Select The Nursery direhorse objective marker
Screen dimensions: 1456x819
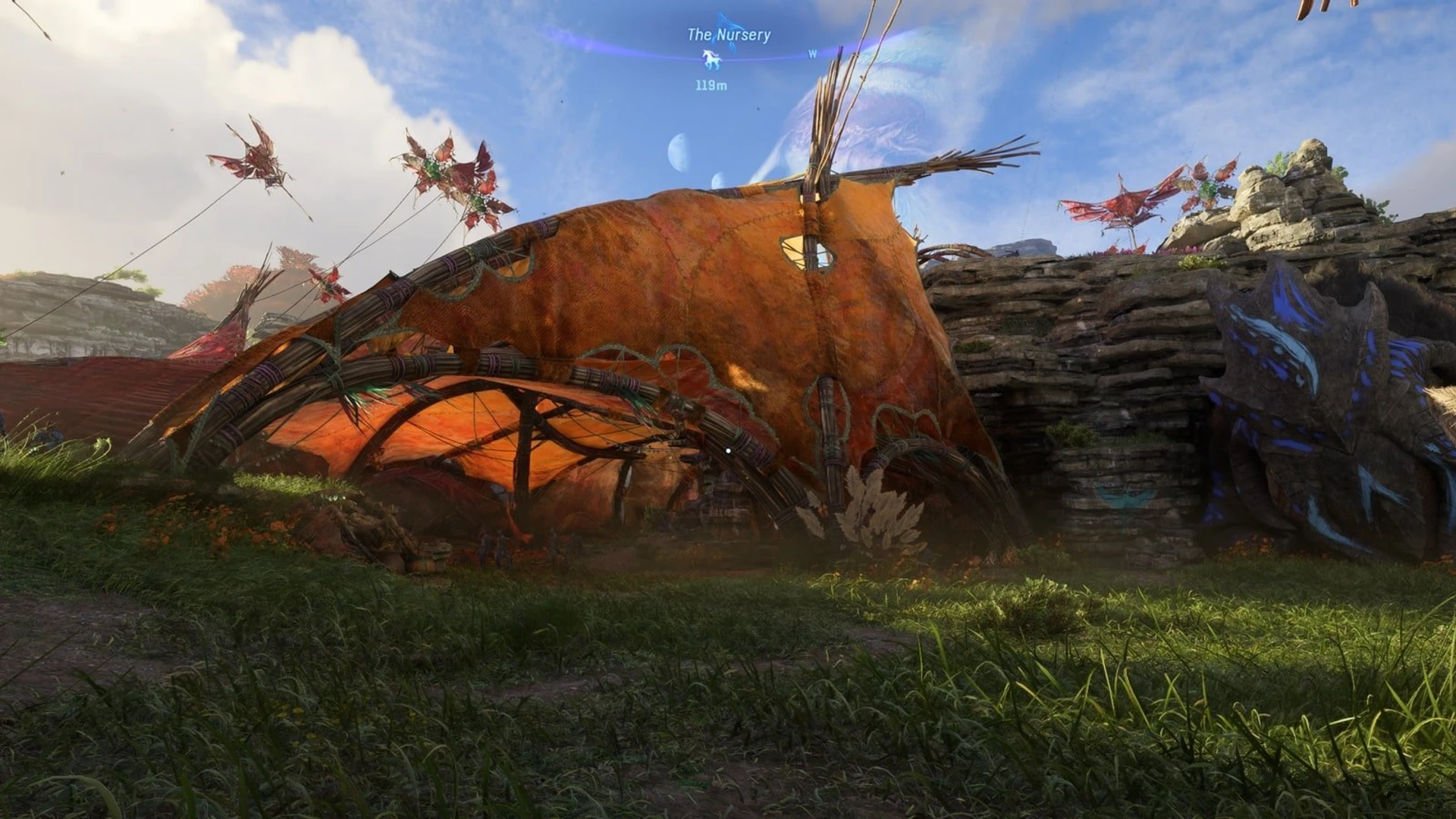[711, 58]
